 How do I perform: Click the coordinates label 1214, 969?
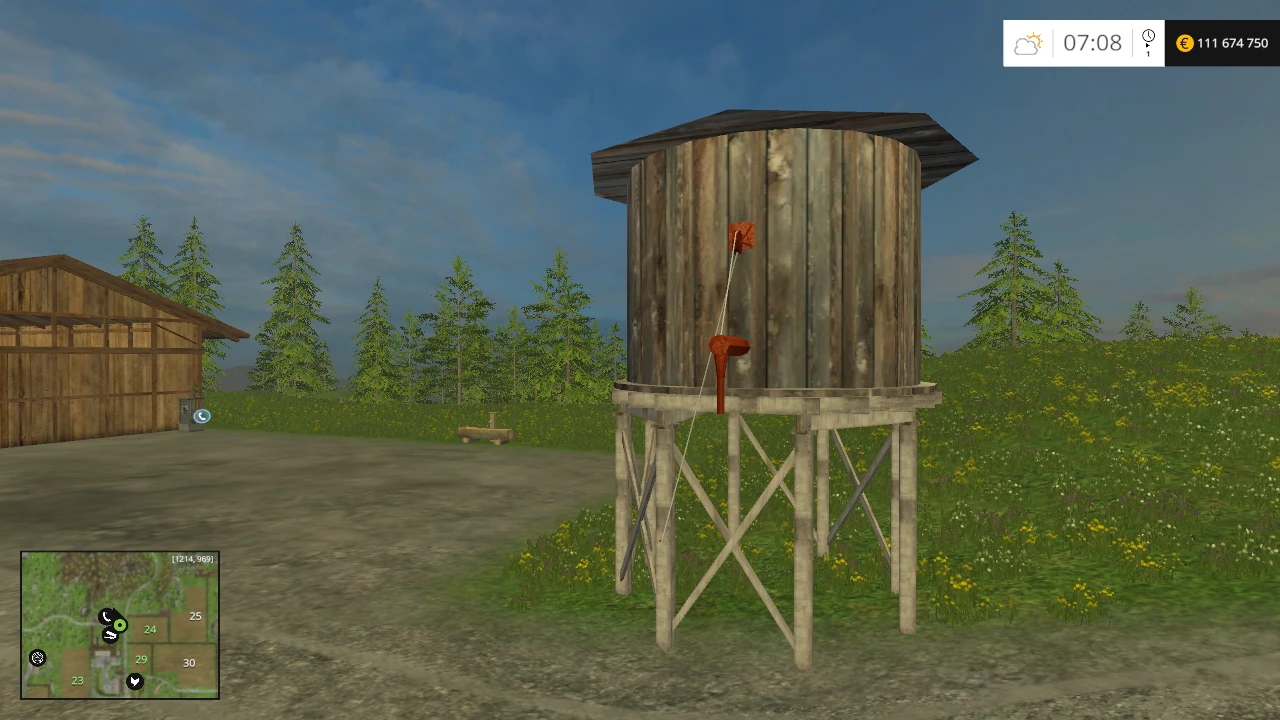click(x=193, y=559)
